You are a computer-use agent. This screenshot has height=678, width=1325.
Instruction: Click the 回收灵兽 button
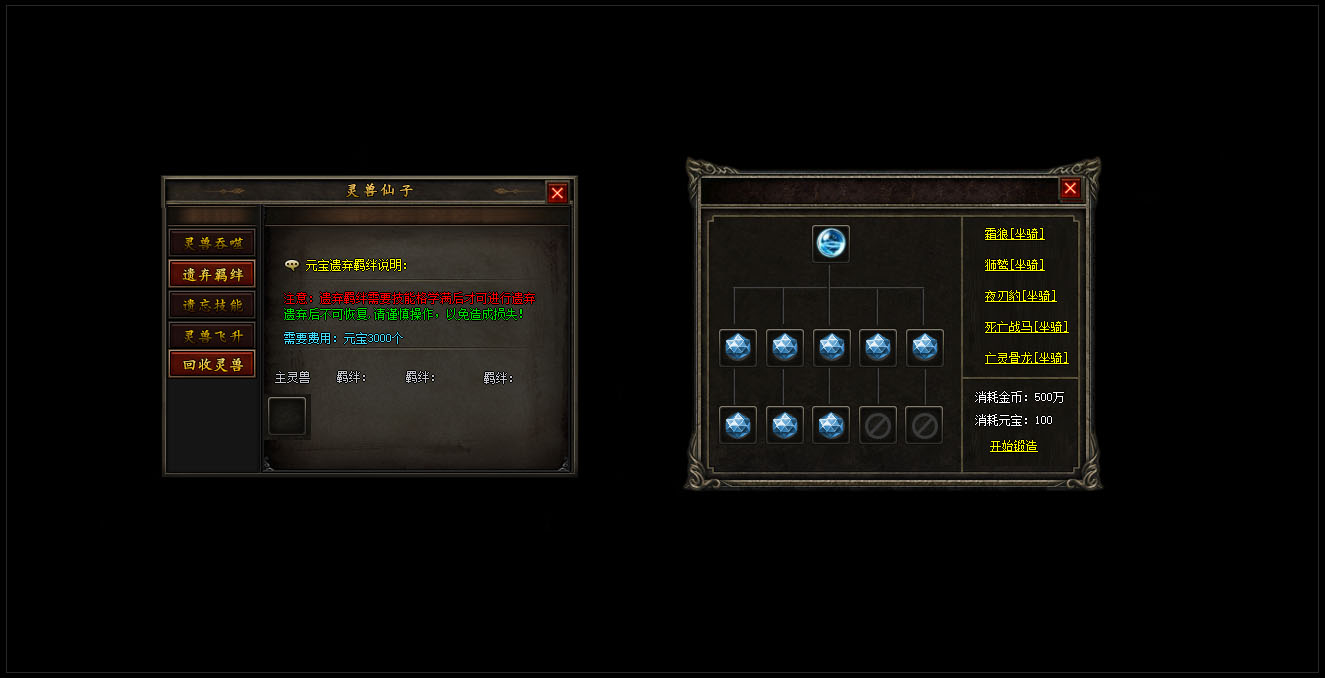212,364
